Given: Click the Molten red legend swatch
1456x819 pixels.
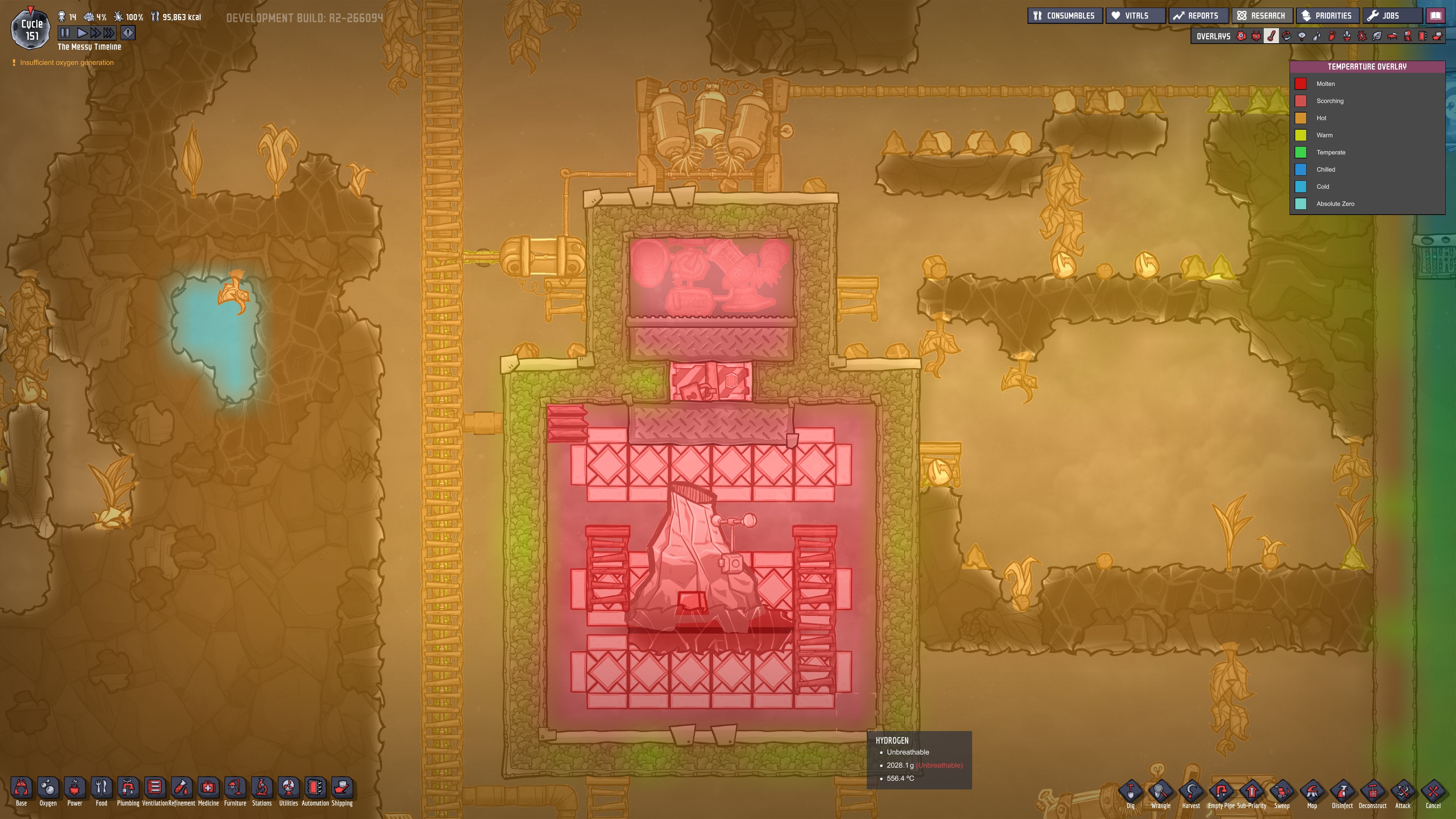Looking at the screenshot, I should (1302, 84).
